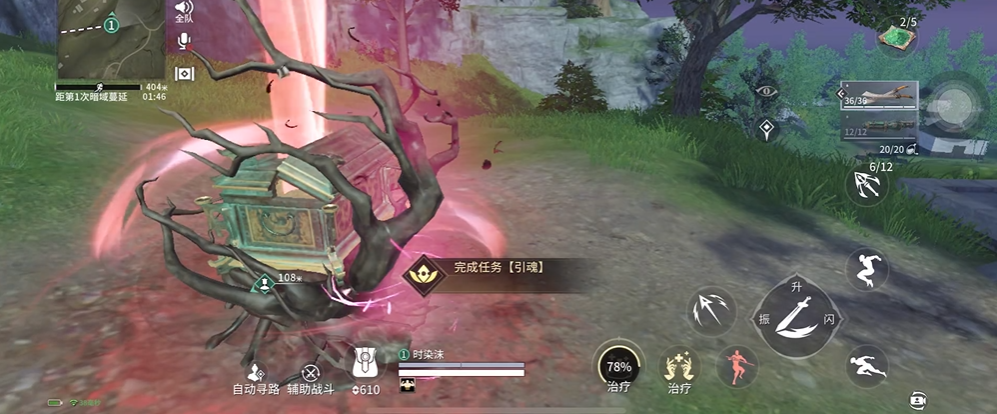997x414 pixels.
Task: Enable auto-pathfinding (自动寻路)
Action: [256, 373]
